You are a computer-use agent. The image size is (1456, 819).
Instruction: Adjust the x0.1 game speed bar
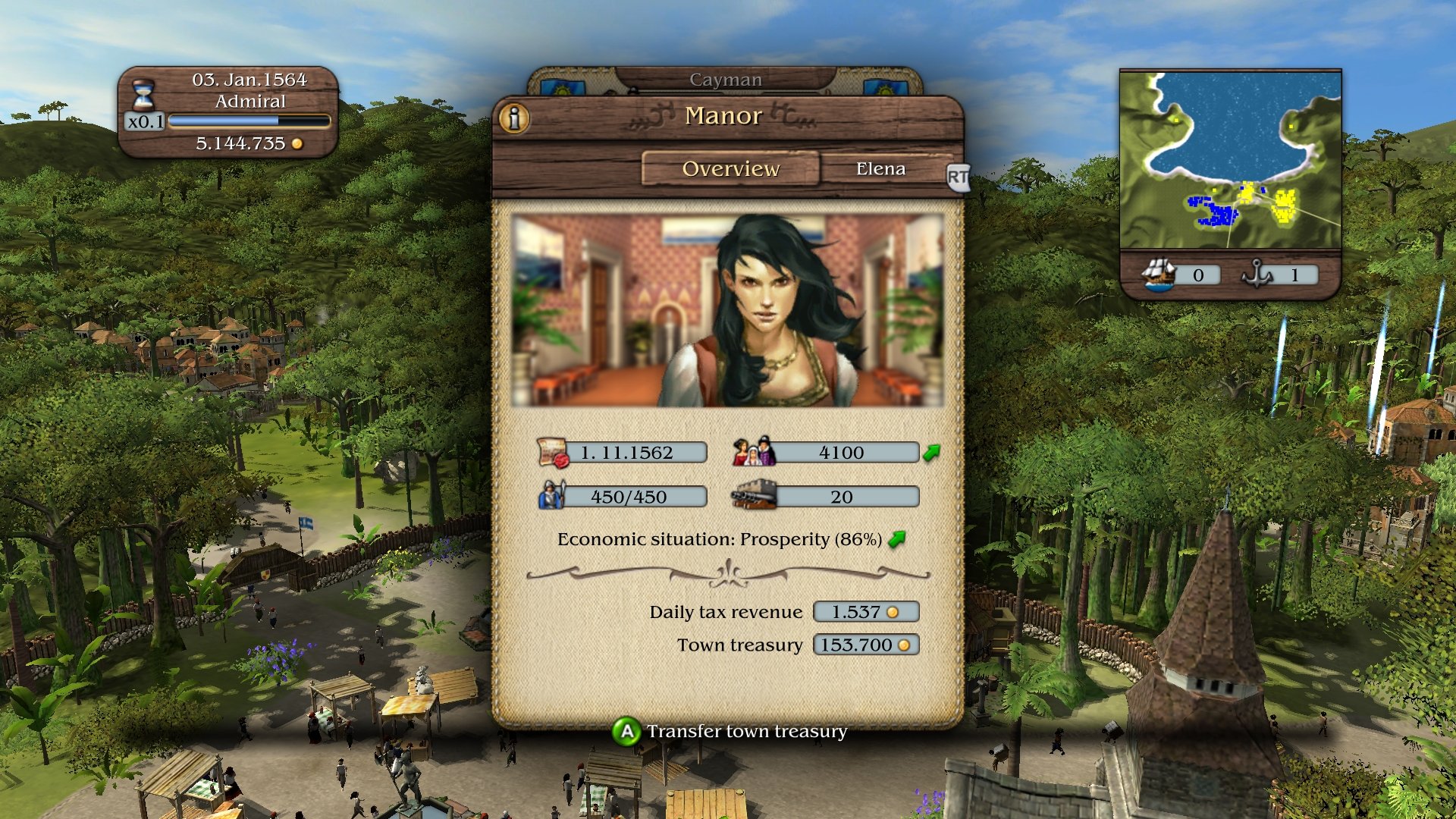(246, 119)
